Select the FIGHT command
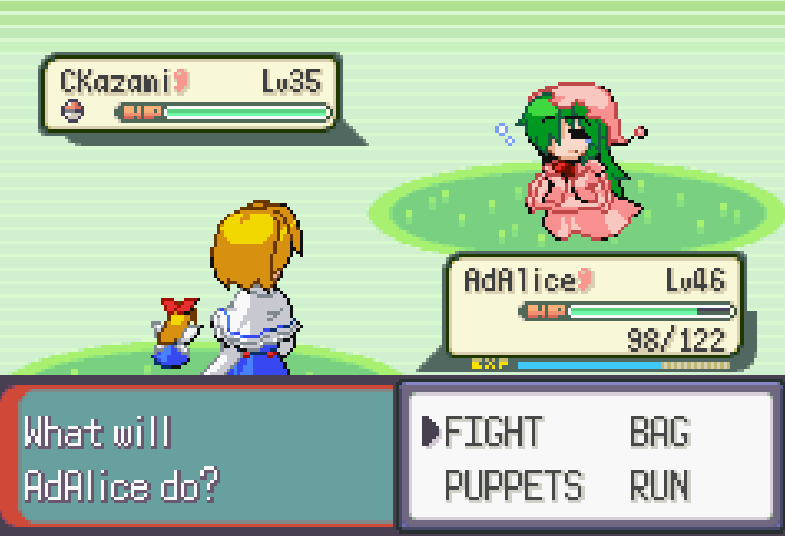The width and height of the screenshot is (785, 536). [x=493, y=432]
